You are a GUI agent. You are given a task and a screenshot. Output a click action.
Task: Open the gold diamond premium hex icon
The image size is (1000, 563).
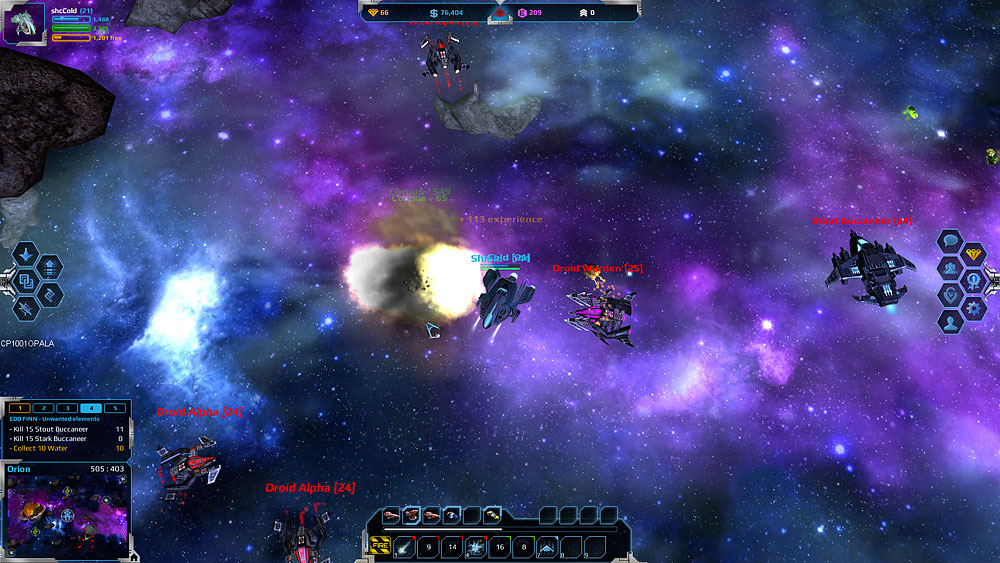tap(973, 255)
